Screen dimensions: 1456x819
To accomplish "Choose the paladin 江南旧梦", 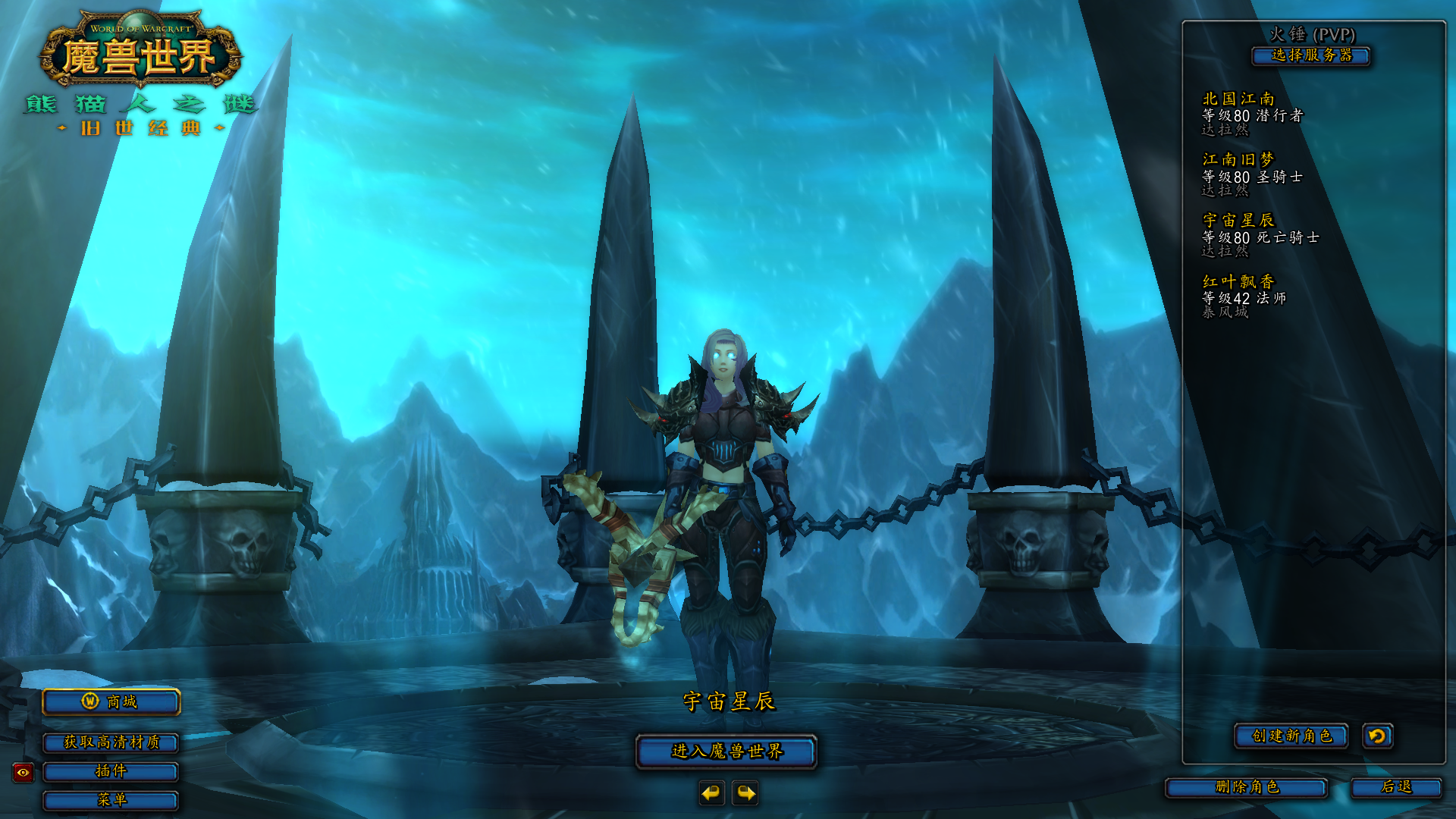I will [1251, 175].
